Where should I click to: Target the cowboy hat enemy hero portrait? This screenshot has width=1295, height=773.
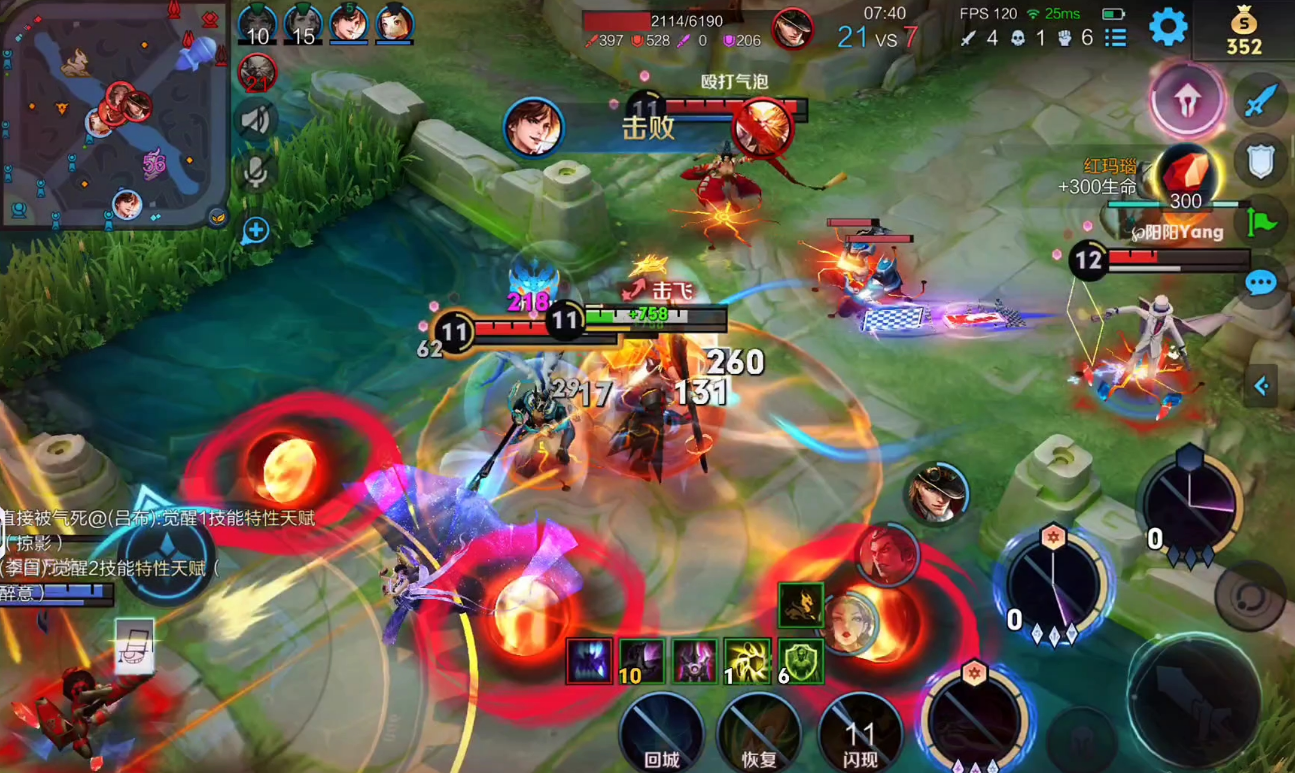[937, 493]
